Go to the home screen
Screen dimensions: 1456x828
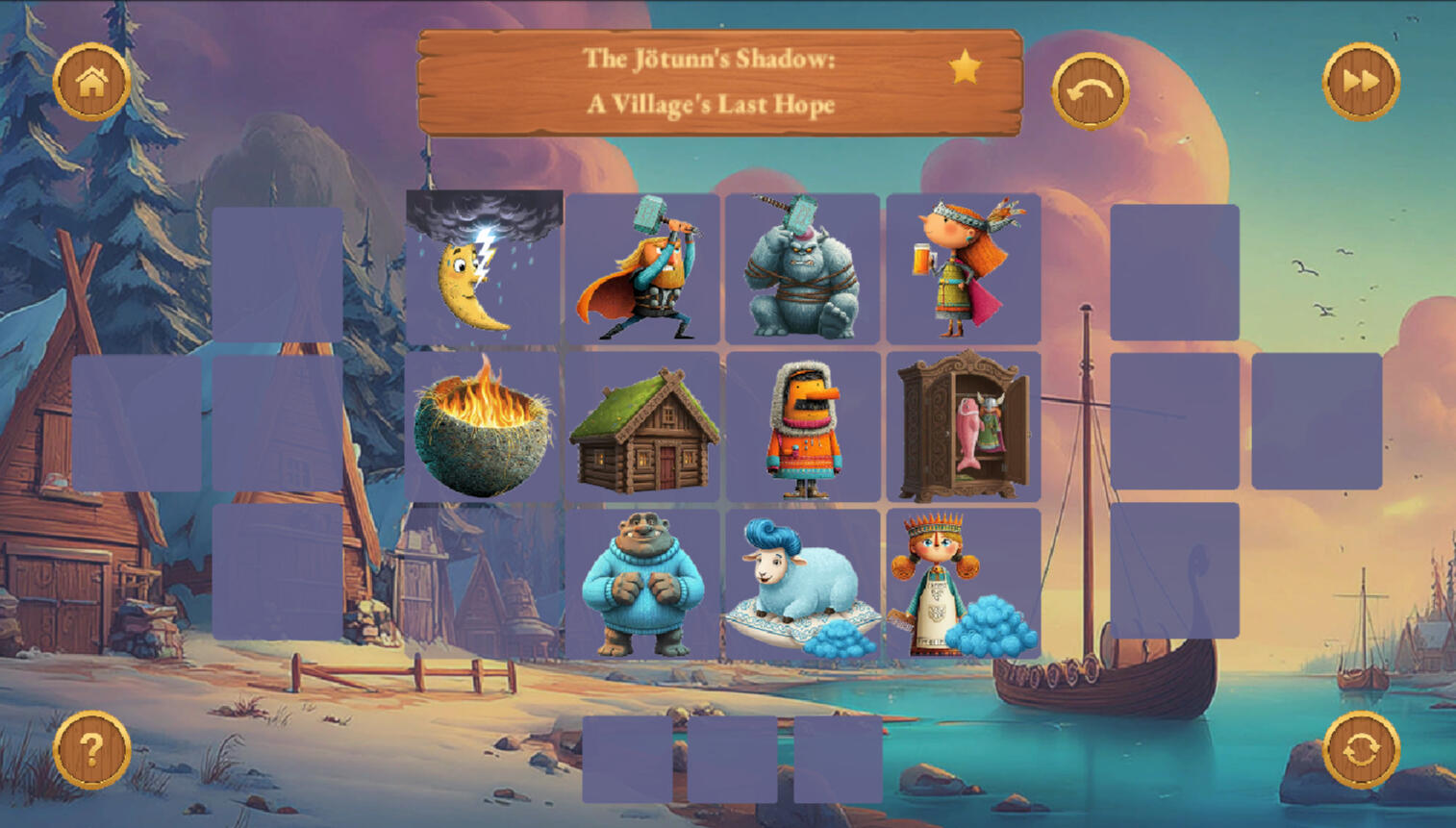coord(91,82)
